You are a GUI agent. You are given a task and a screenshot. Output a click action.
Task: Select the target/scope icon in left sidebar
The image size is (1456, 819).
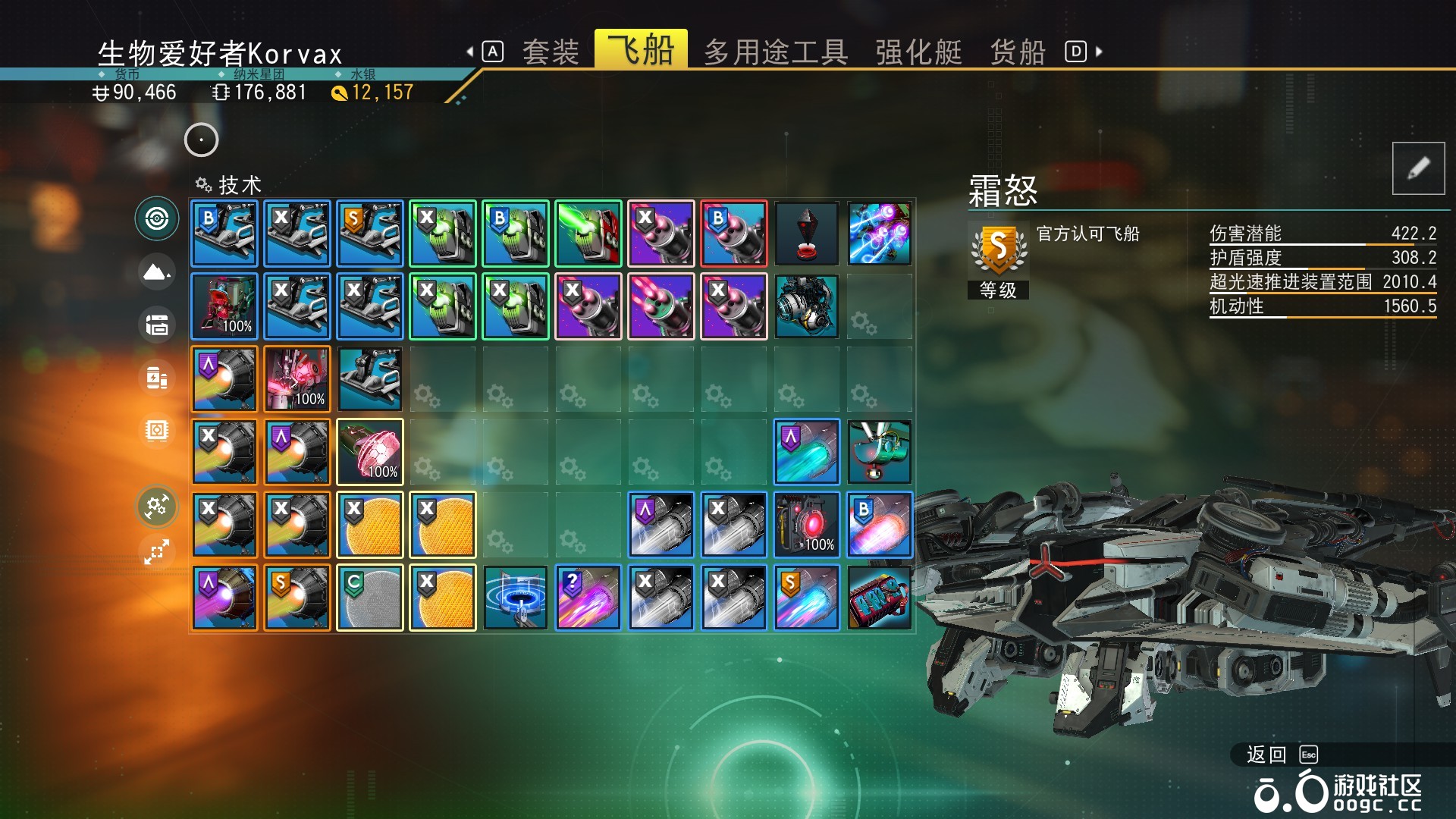(156, 220)
